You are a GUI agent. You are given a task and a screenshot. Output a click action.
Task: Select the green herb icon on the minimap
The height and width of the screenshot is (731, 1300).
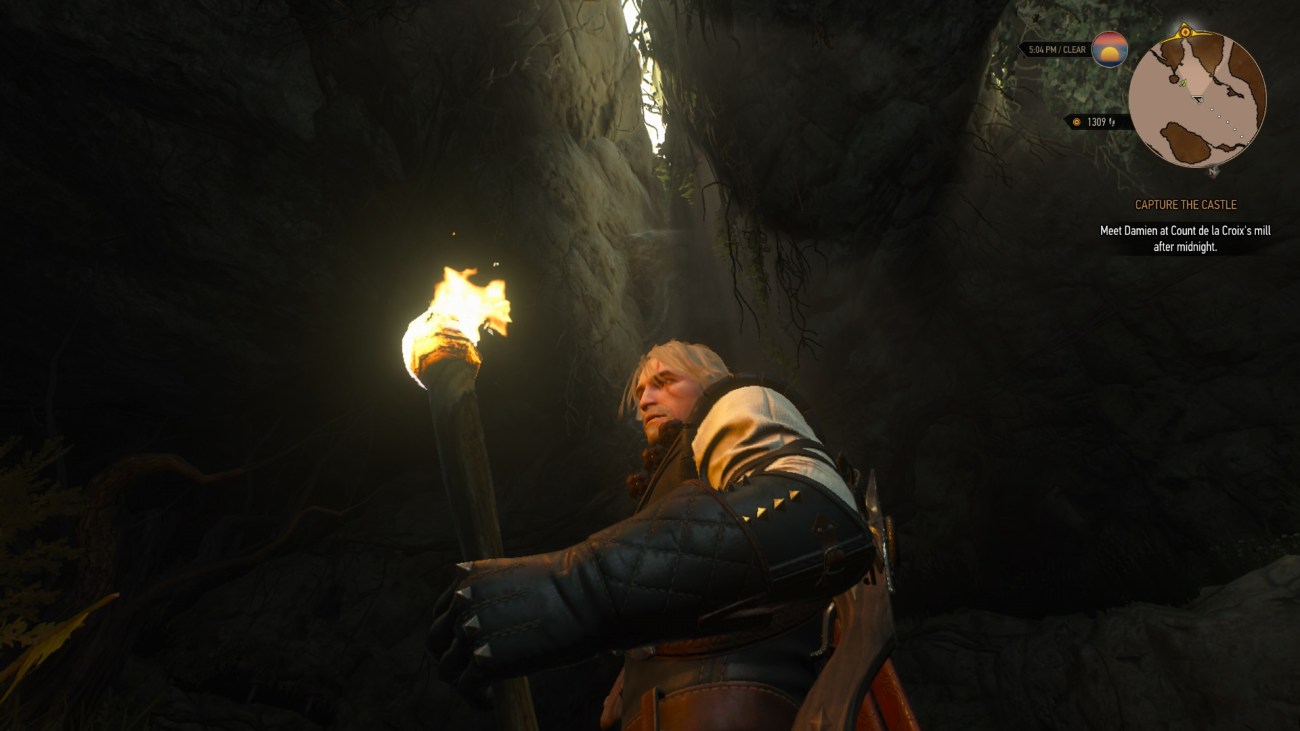(x=1184, y=84)
